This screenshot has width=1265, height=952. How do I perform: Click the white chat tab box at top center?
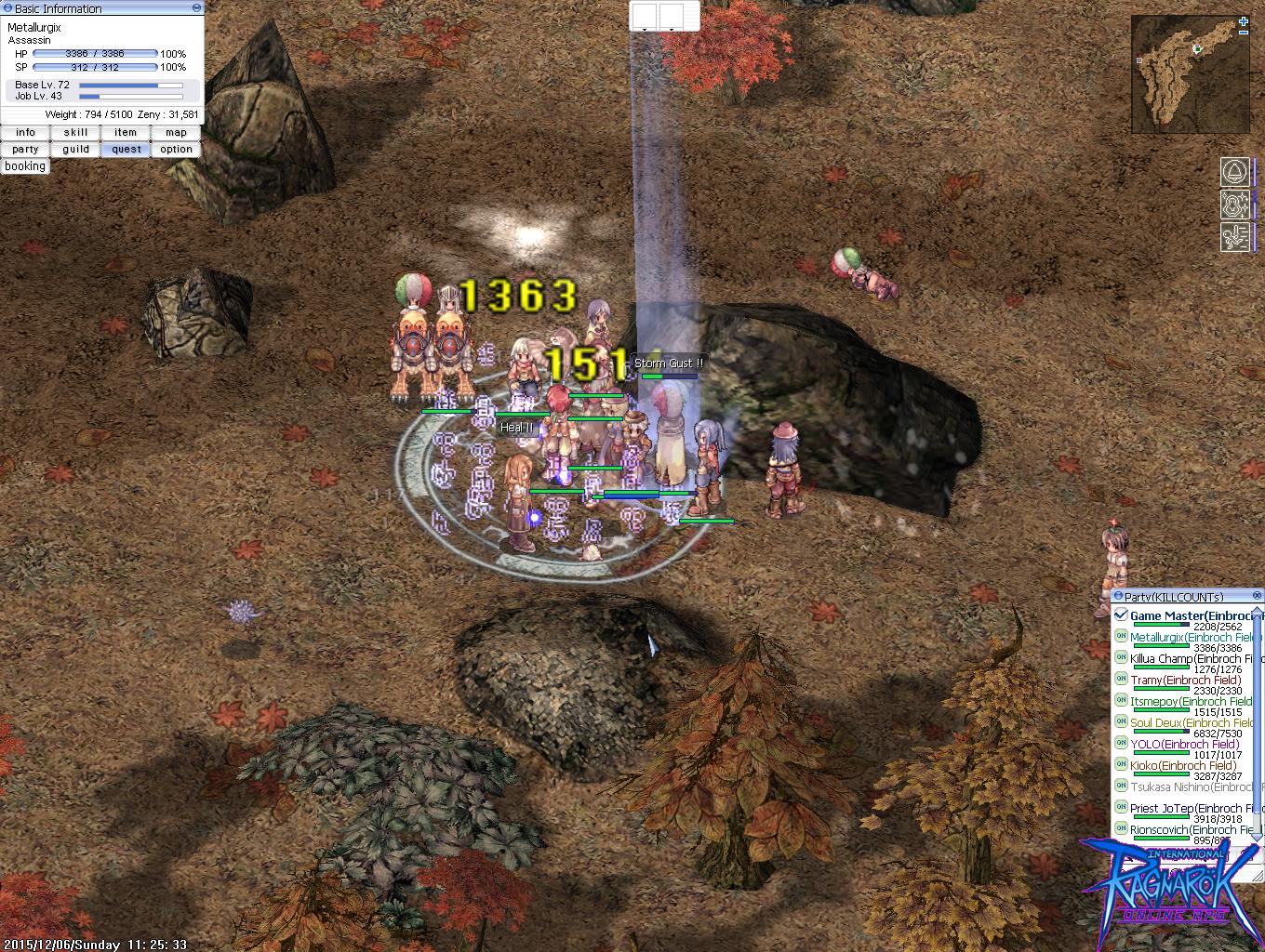click(x=643, y=14)
